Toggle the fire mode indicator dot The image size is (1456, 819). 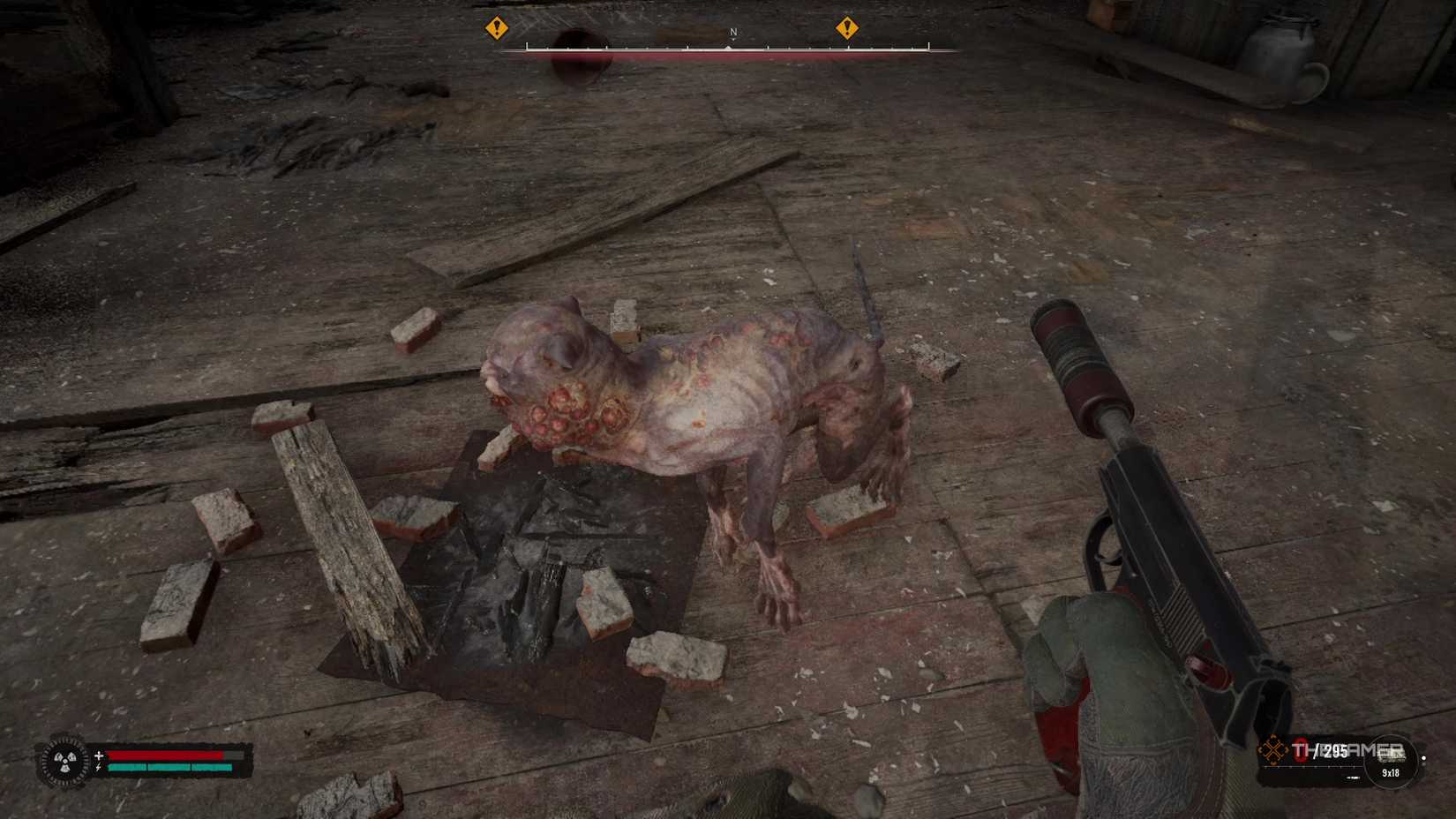pyautogui.click(x=1424, y=758)
